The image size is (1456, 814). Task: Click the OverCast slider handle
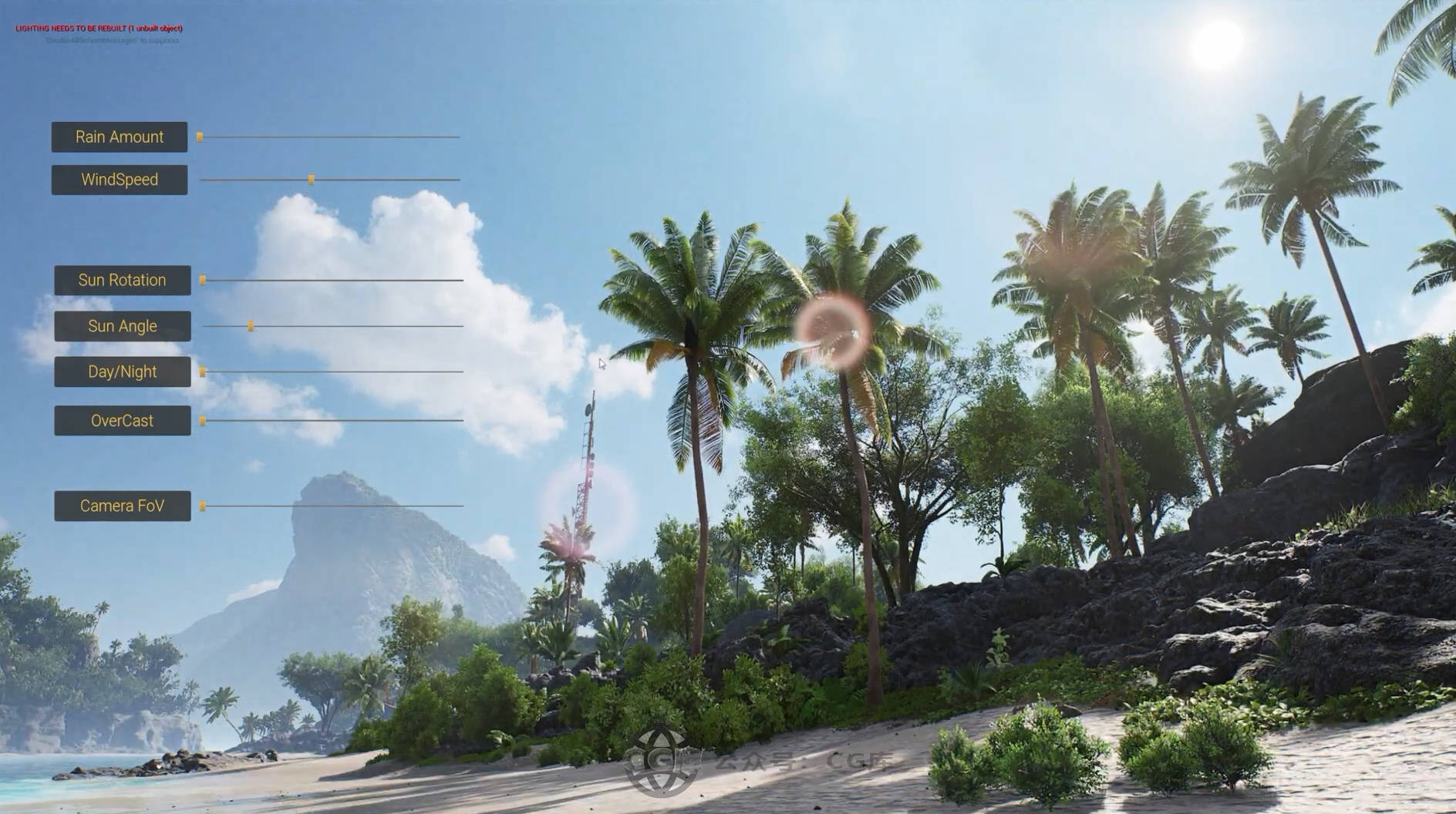click(x=203, y=421)
